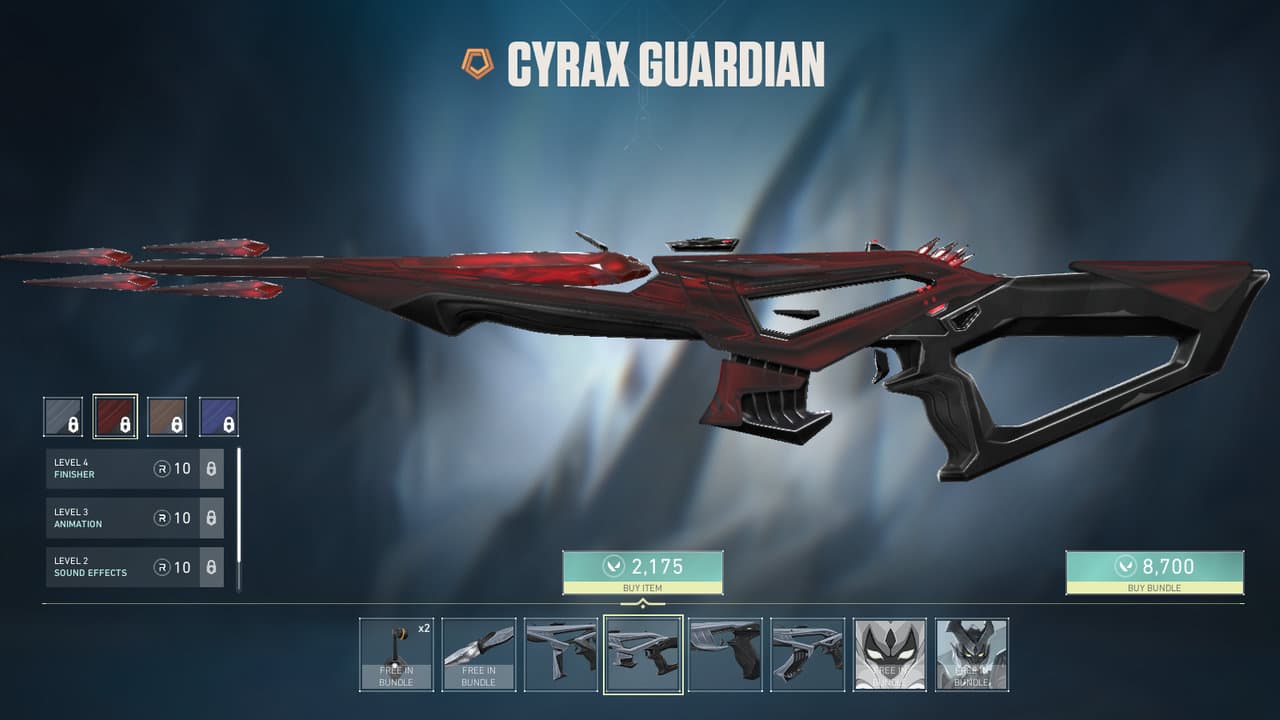Select the gray color variant swatch
The image size is (1280, 720).
point(63,417)
